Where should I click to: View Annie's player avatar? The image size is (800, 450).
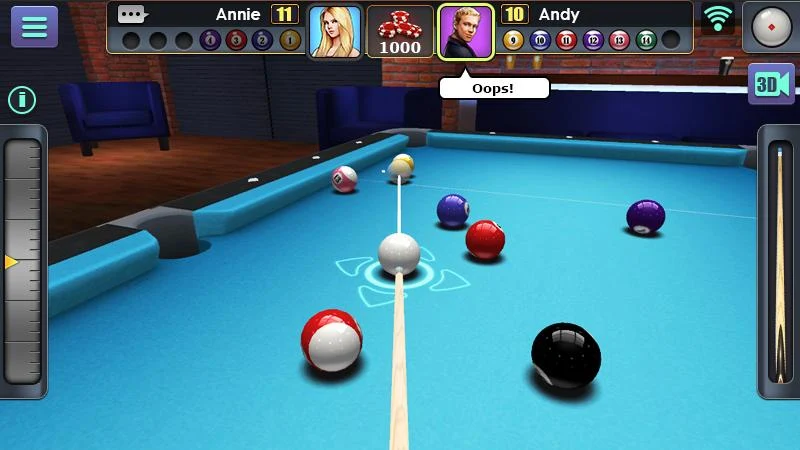tap(334, 31)
